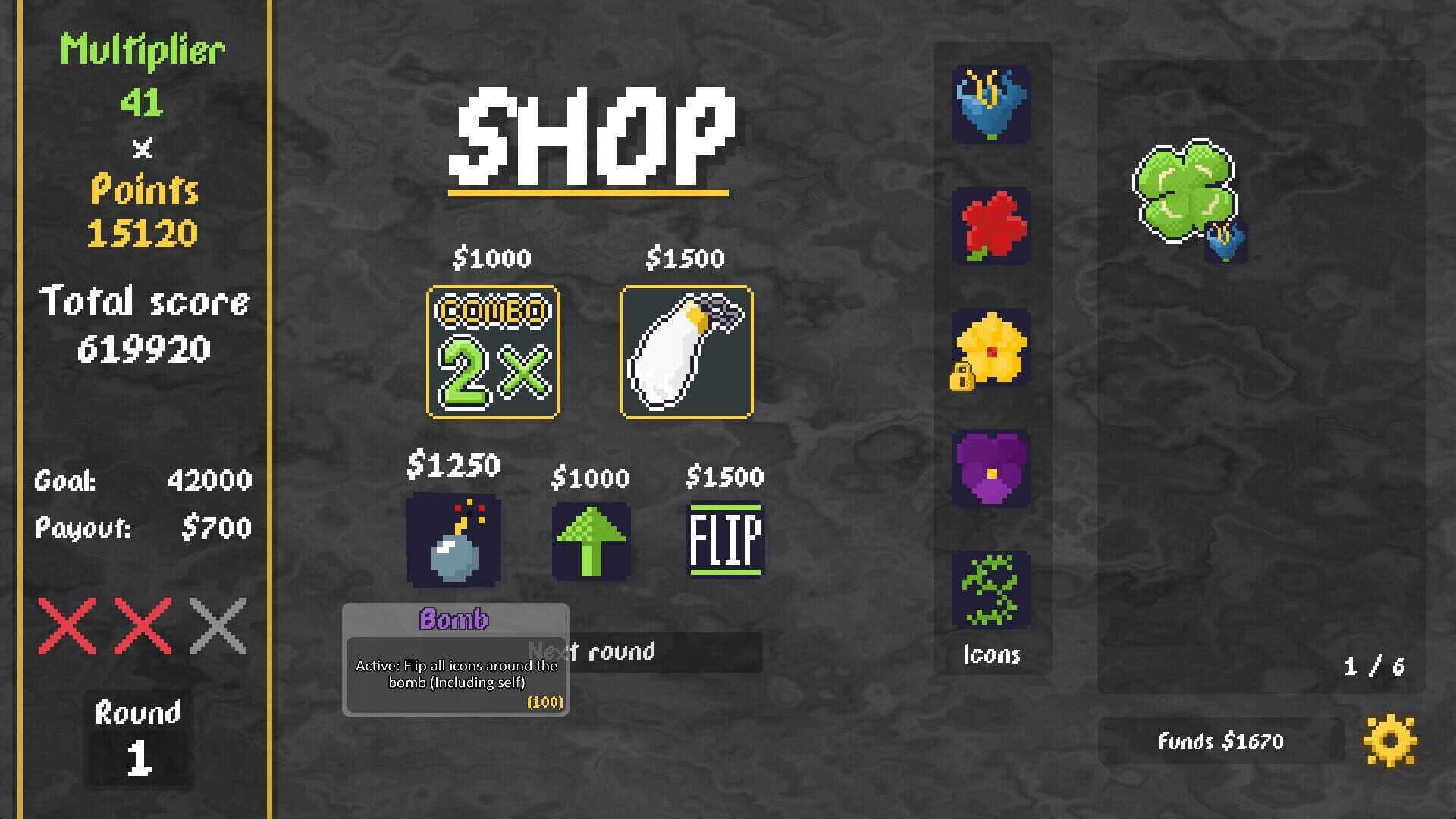Click the green arrow upgrade item
1456x819 pixels.
591,540
